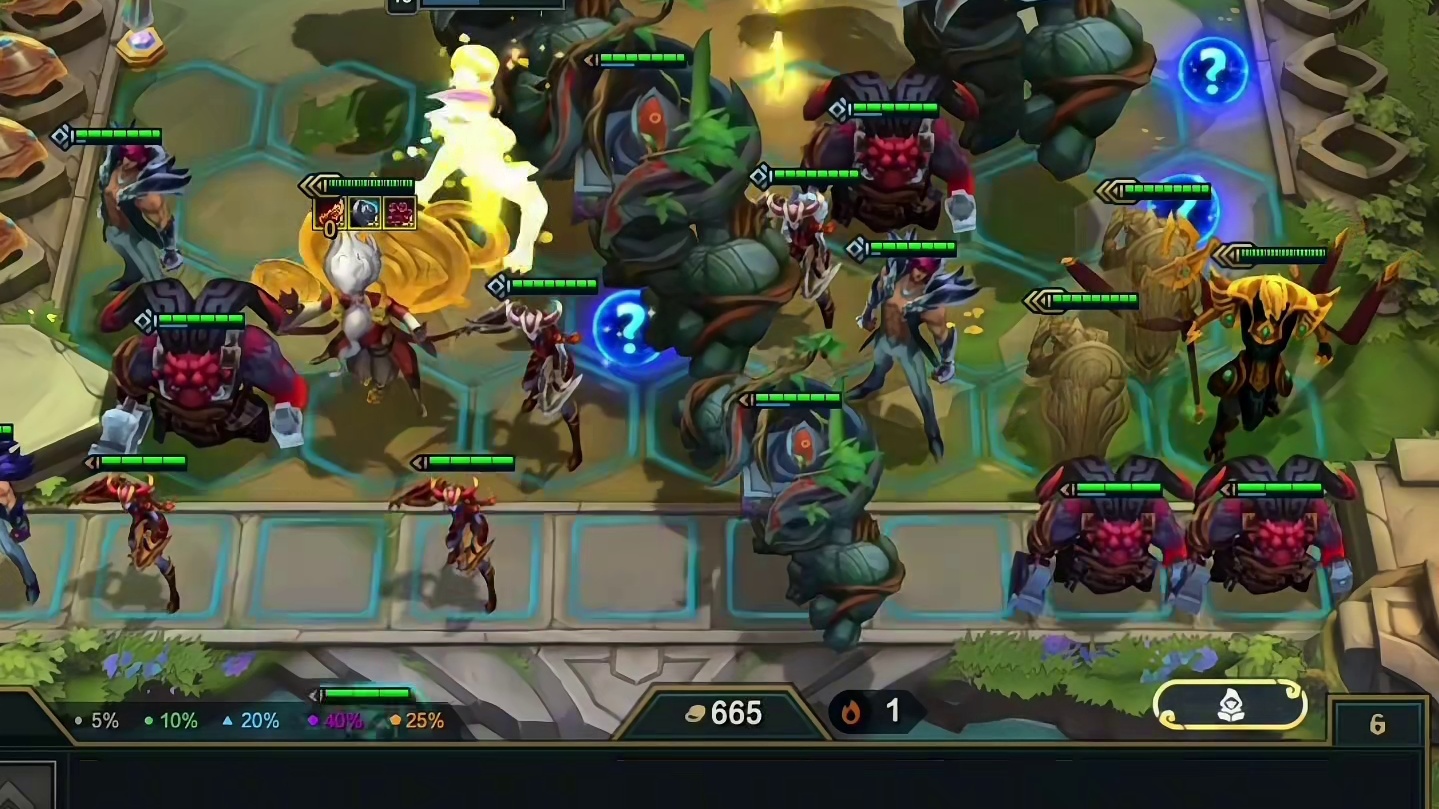The image size is (1439, 809).
Task: Select the dark blue orb item icon
Action: pyautogui.click(x=365, y=212)
